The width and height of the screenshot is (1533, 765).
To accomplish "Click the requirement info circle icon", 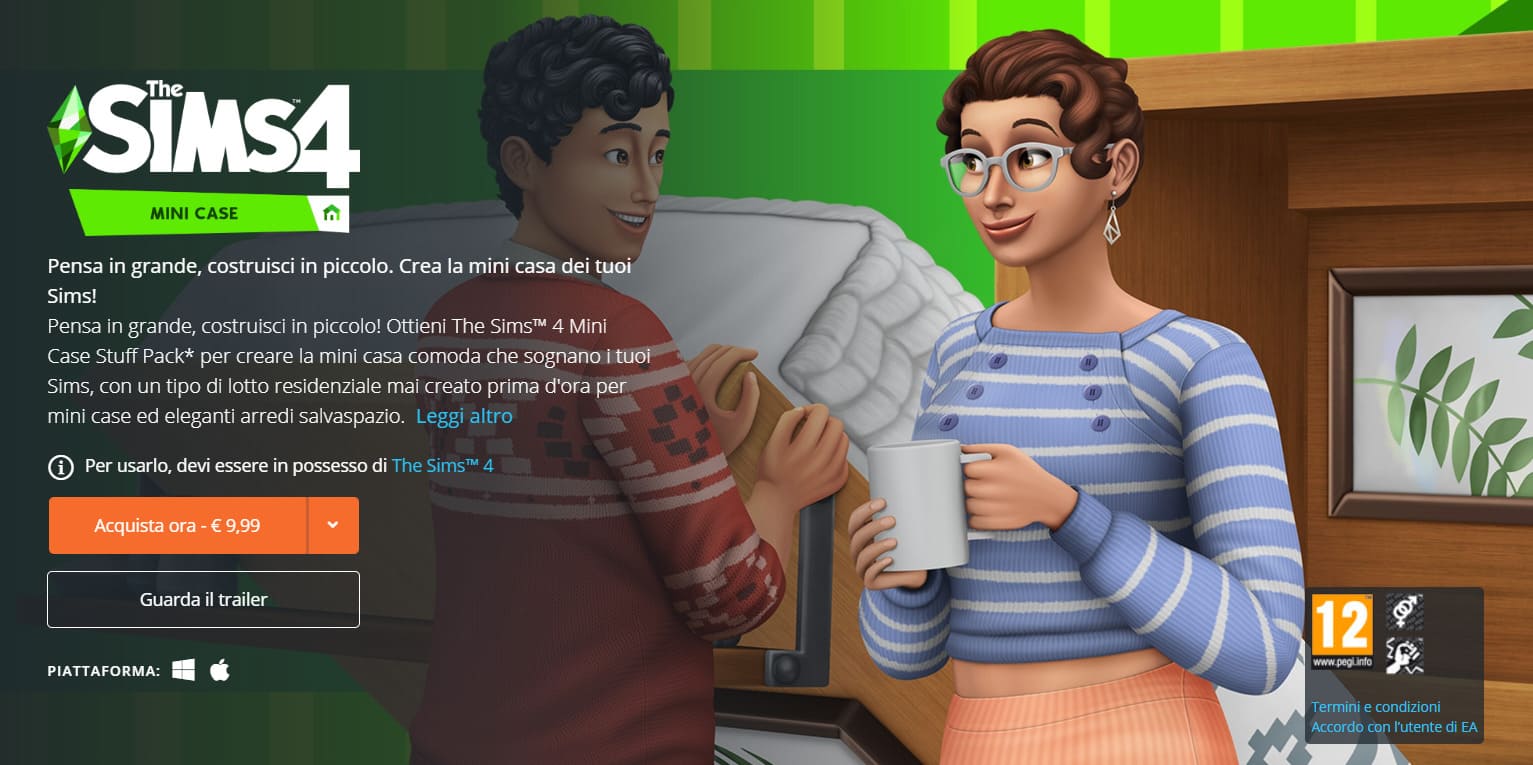I will point(61,466).
